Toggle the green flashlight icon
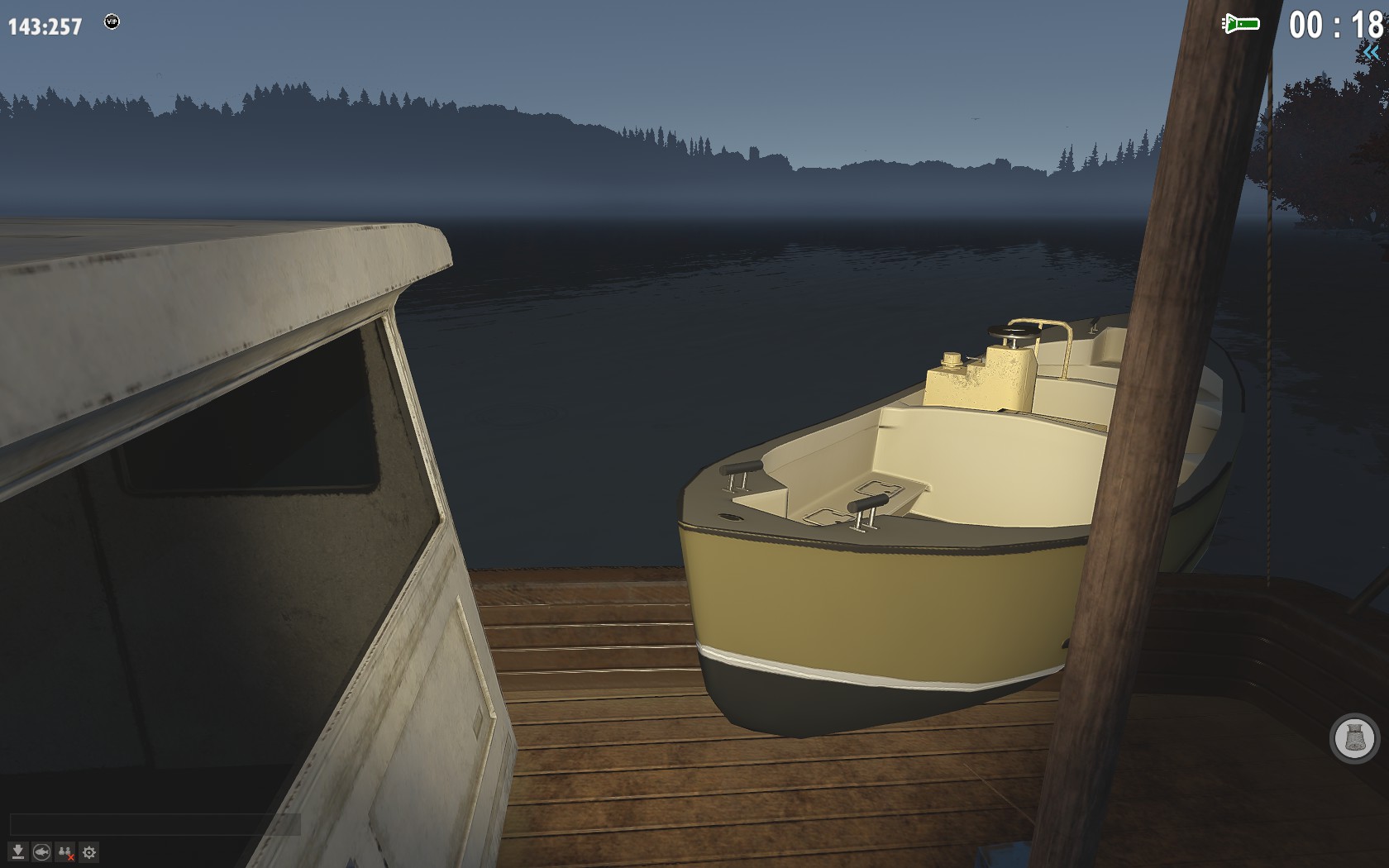The width and height of the screenshot is (1389, 868). coord(1240,24)
